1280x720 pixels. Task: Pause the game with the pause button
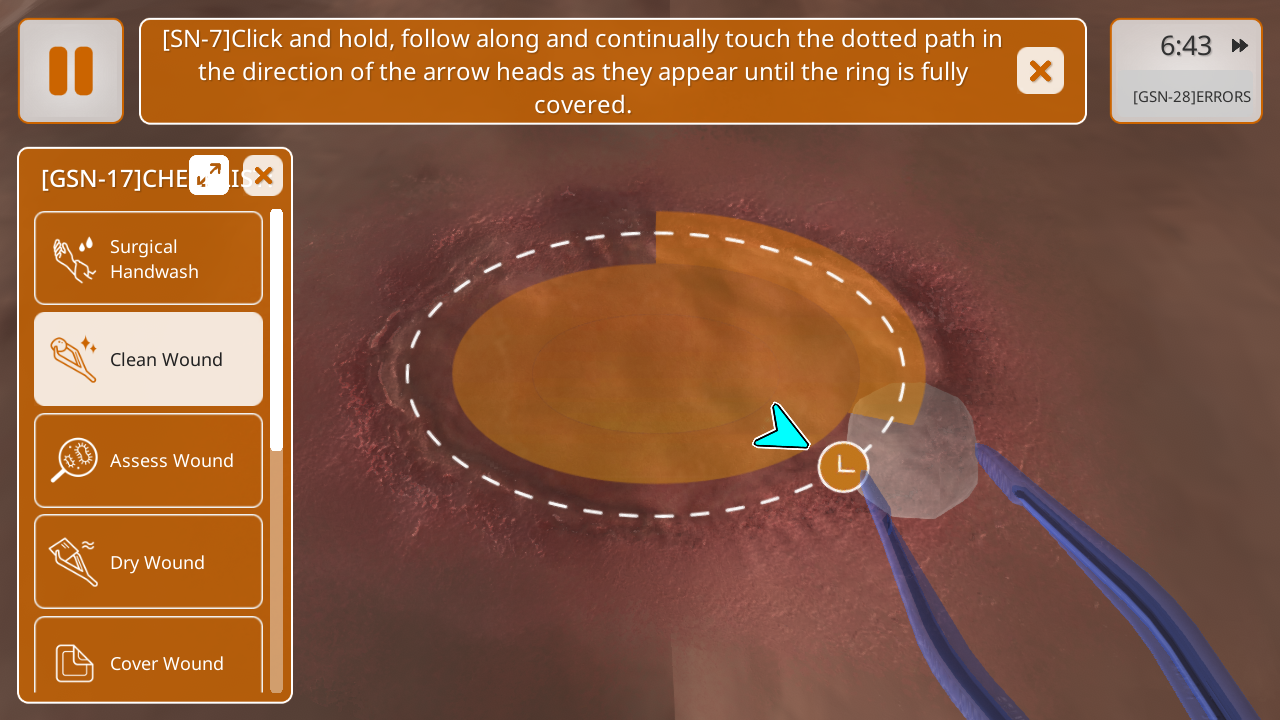click(x=71, y=71)
